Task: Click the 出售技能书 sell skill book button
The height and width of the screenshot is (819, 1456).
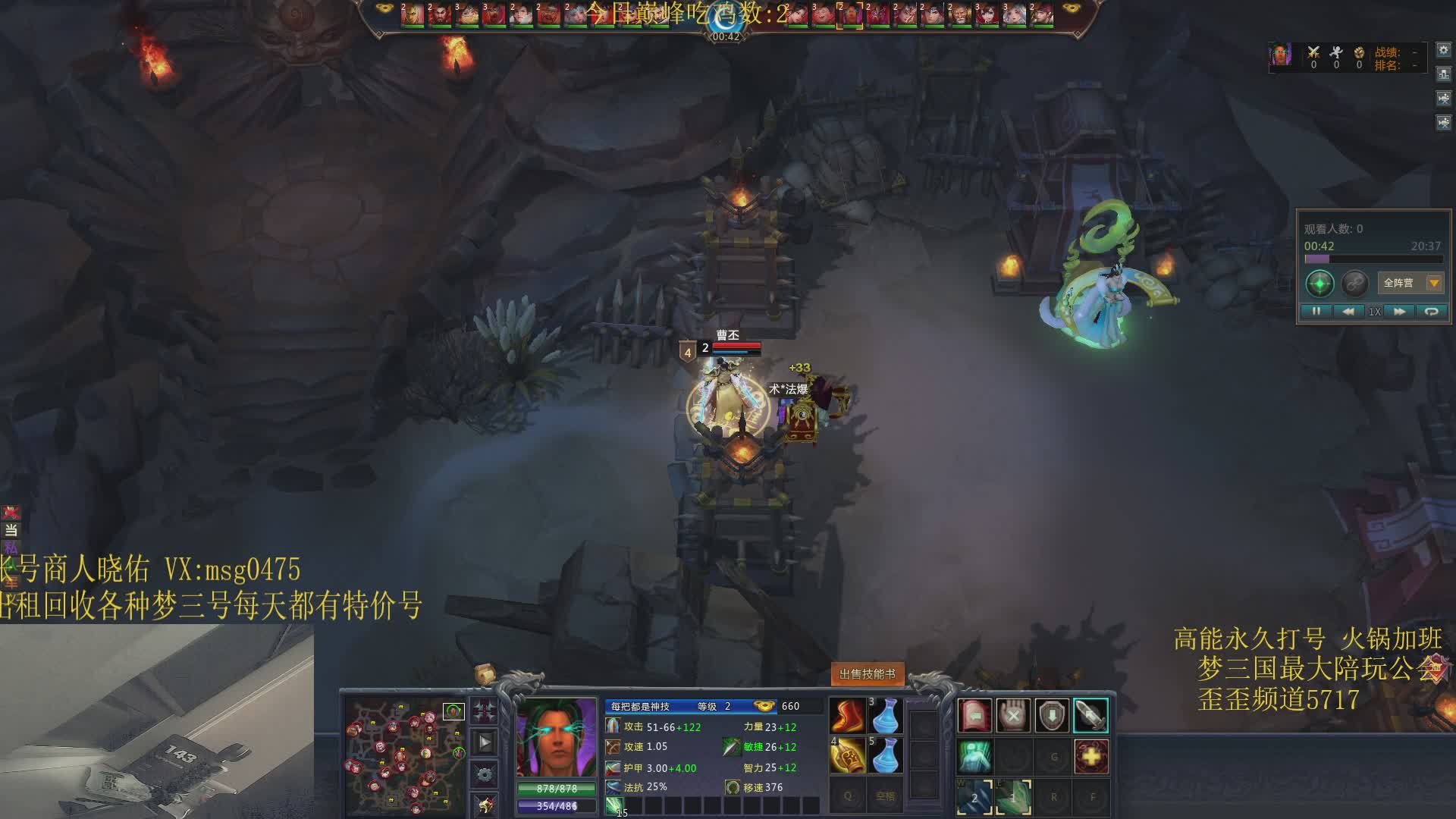Action: [x=867, y=673]
